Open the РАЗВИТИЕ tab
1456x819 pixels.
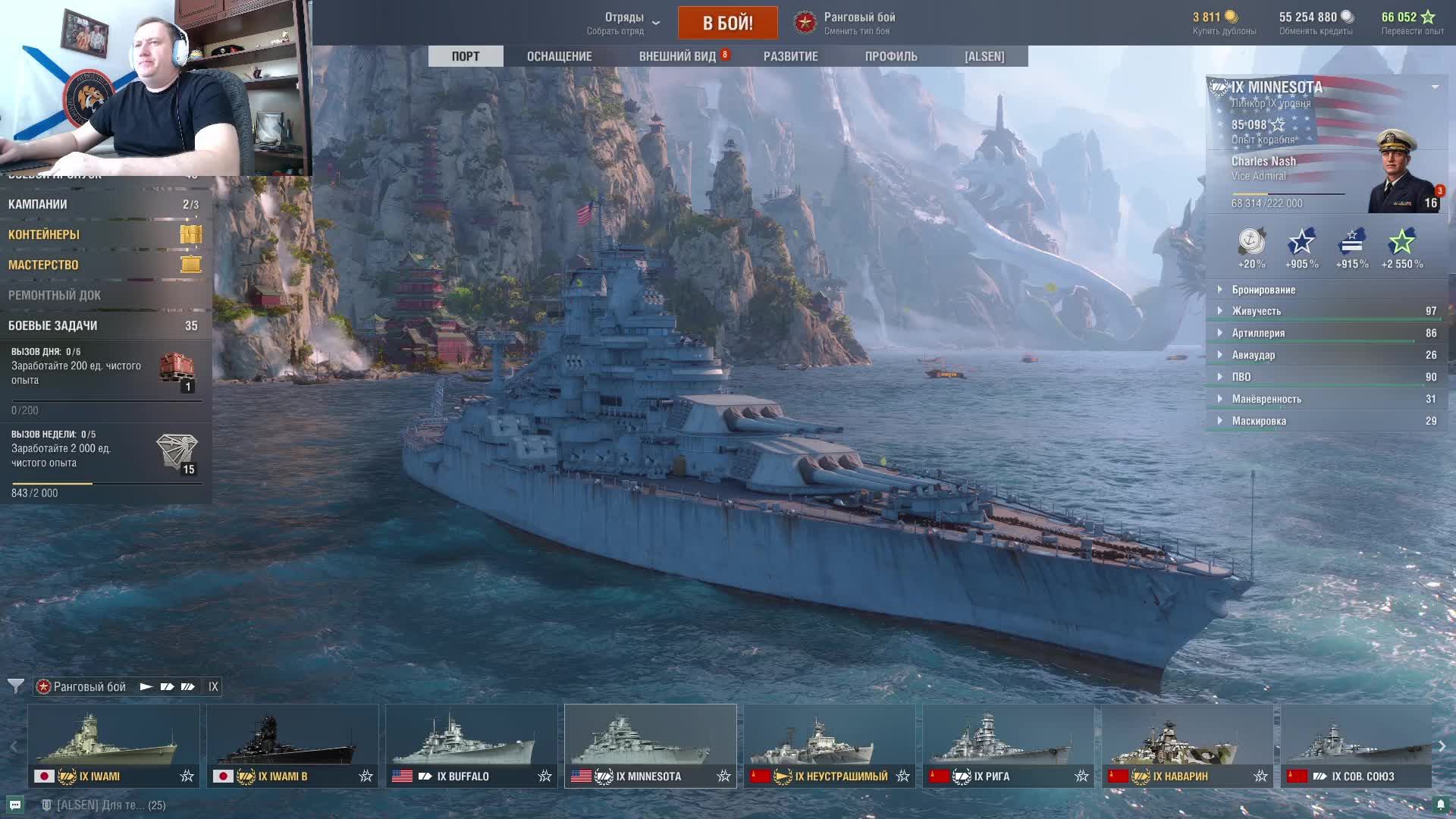coord(790,56)
